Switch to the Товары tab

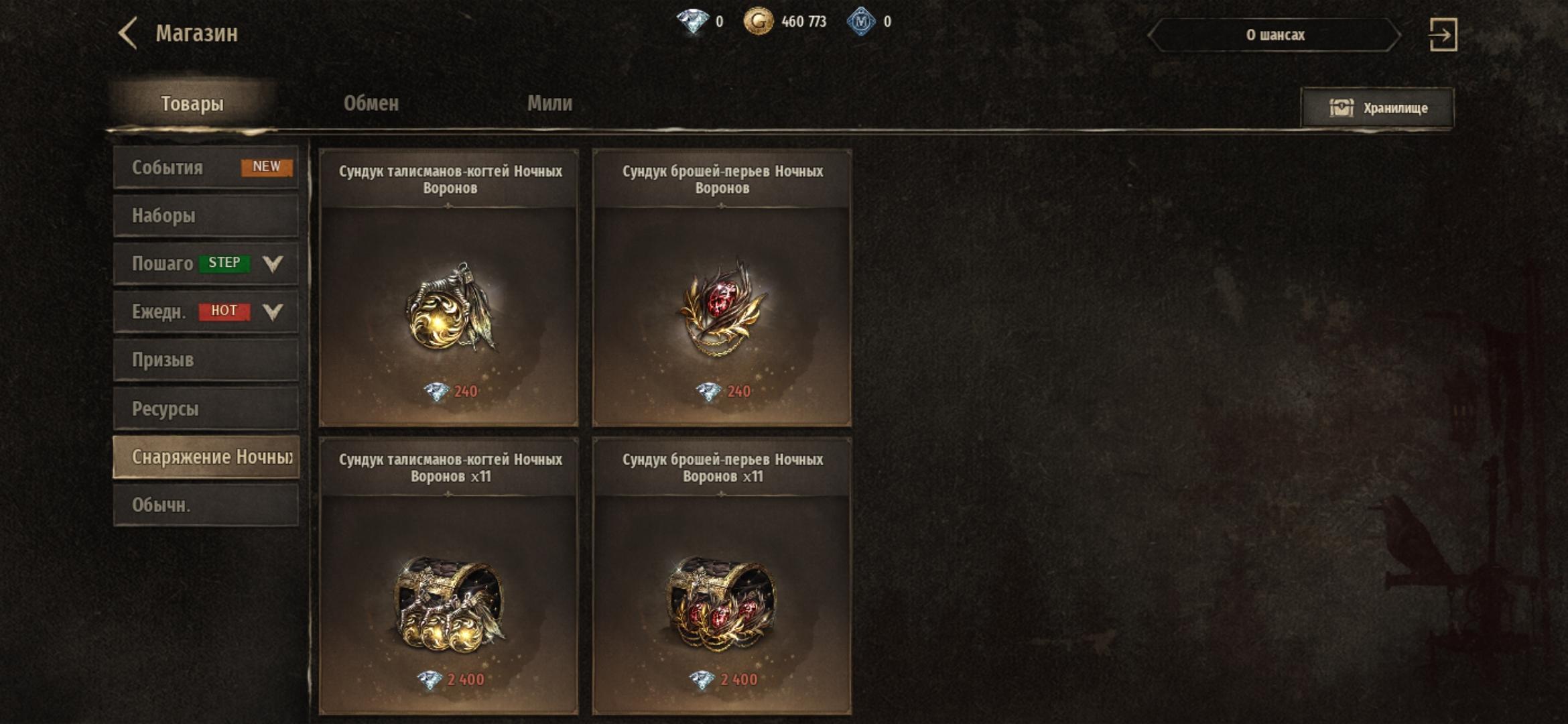[192, 104]
